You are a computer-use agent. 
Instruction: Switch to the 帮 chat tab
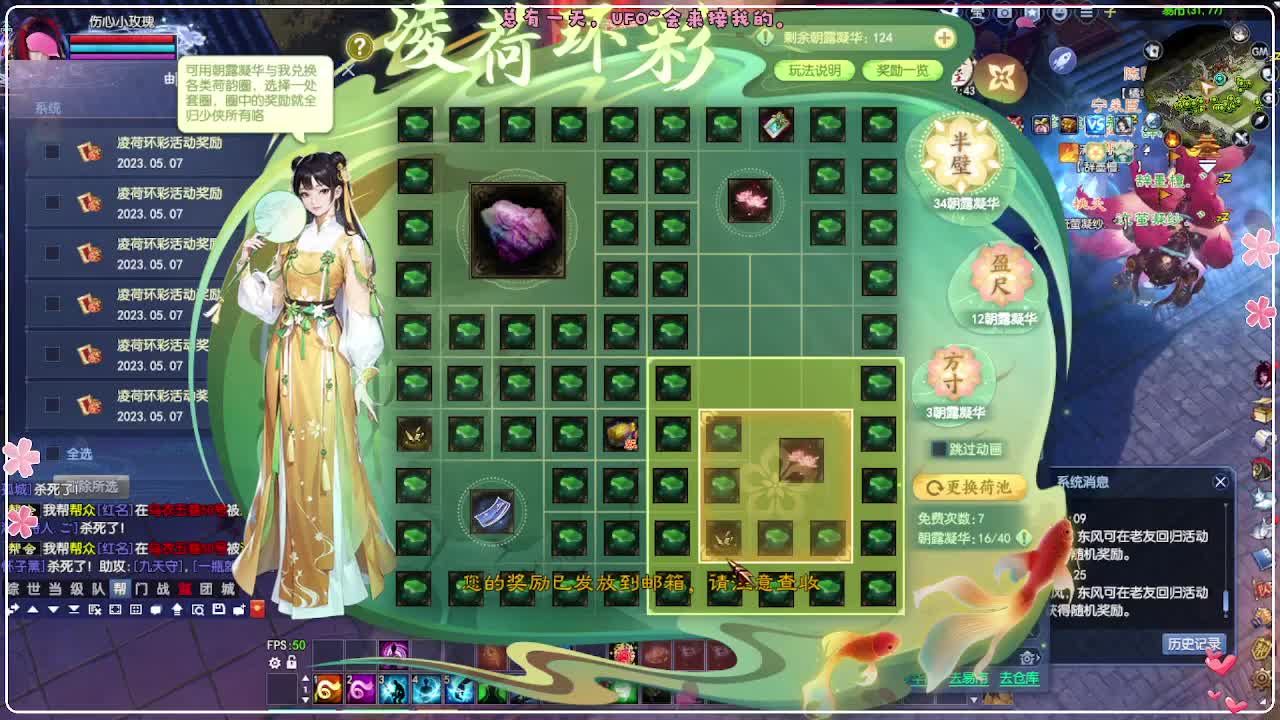coord(120,589)
